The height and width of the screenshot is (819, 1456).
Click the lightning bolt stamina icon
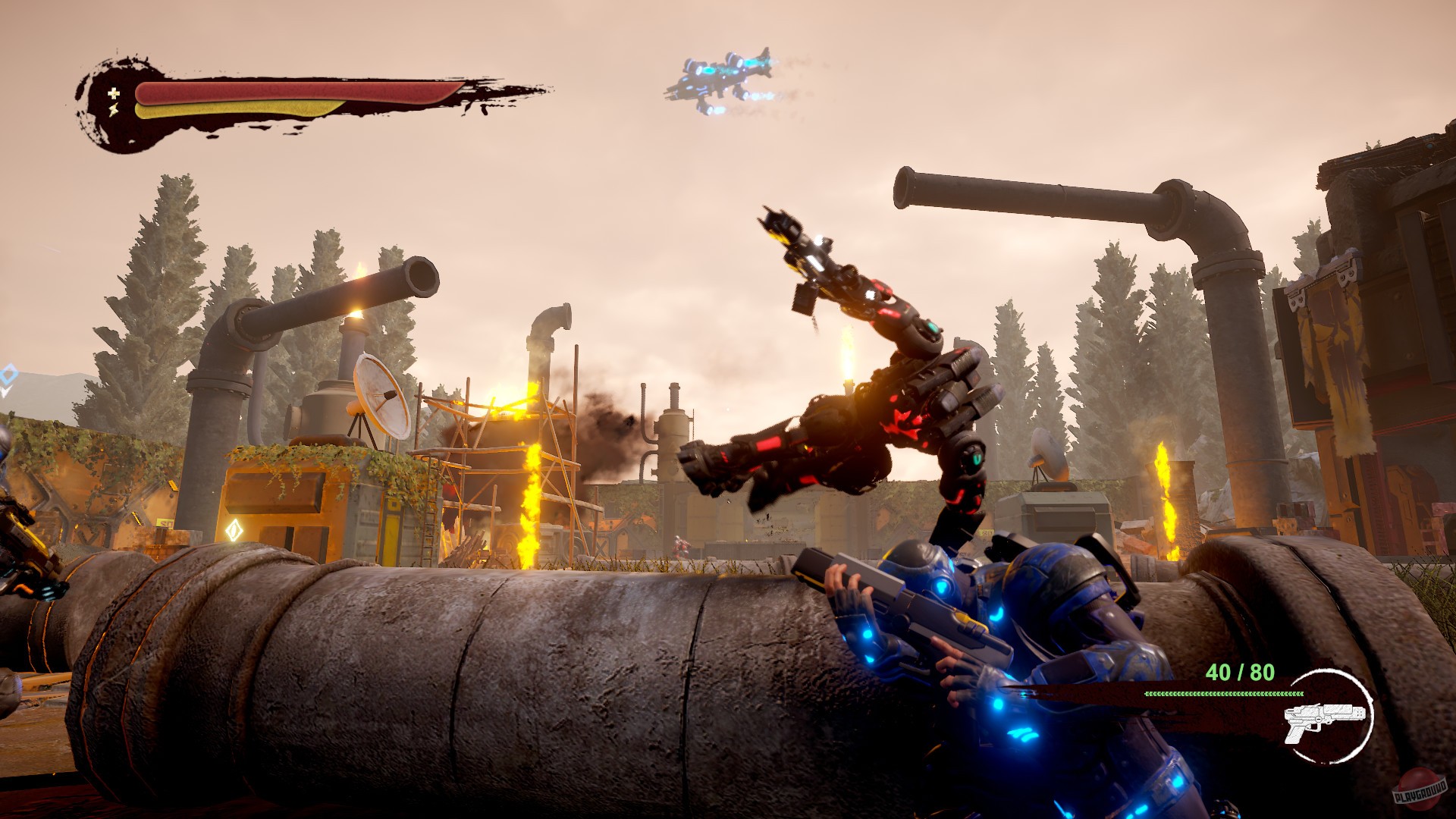[x=114, y=111]
